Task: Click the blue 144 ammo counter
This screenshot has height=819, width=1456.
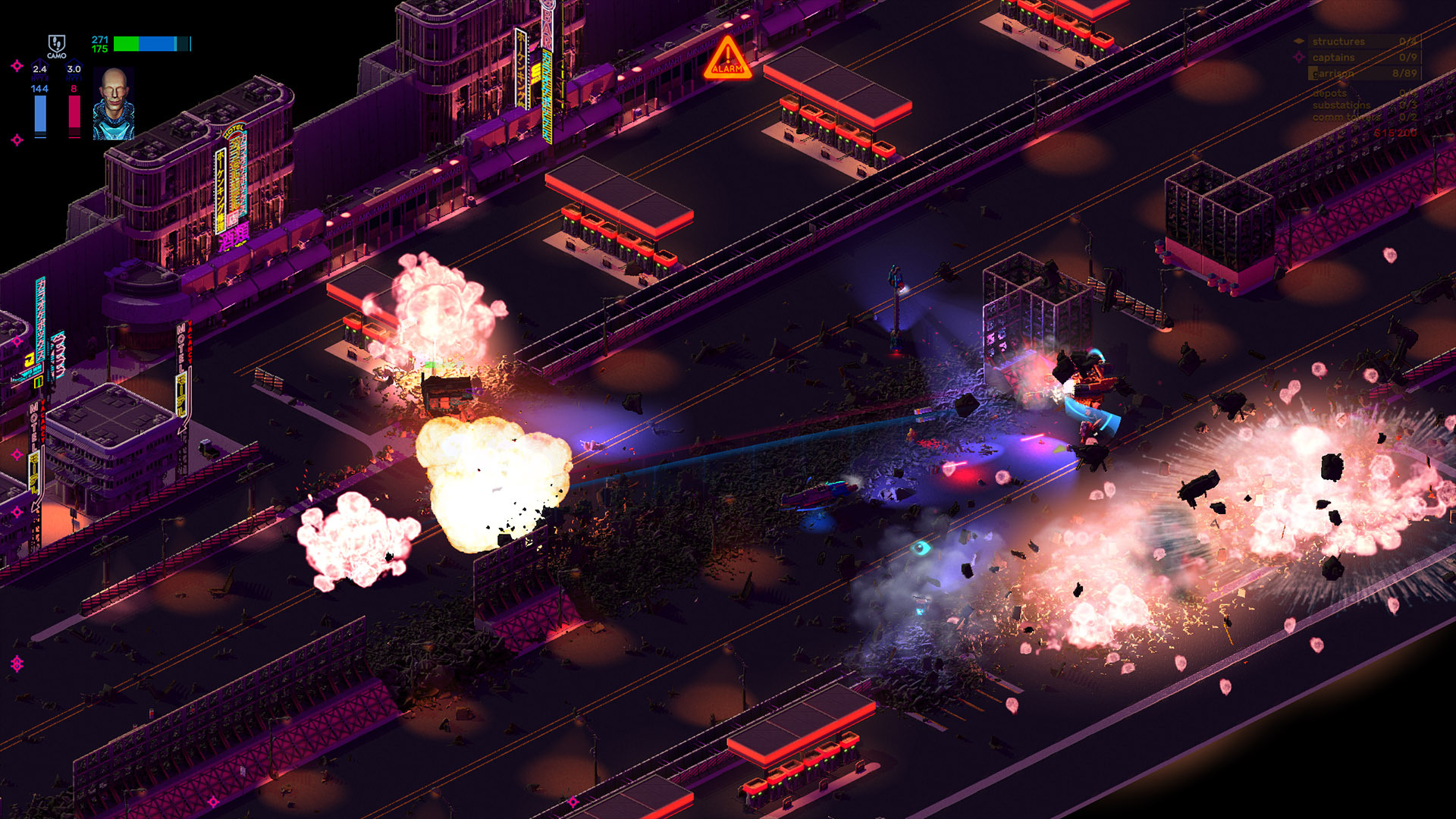Action: (39, 89)
